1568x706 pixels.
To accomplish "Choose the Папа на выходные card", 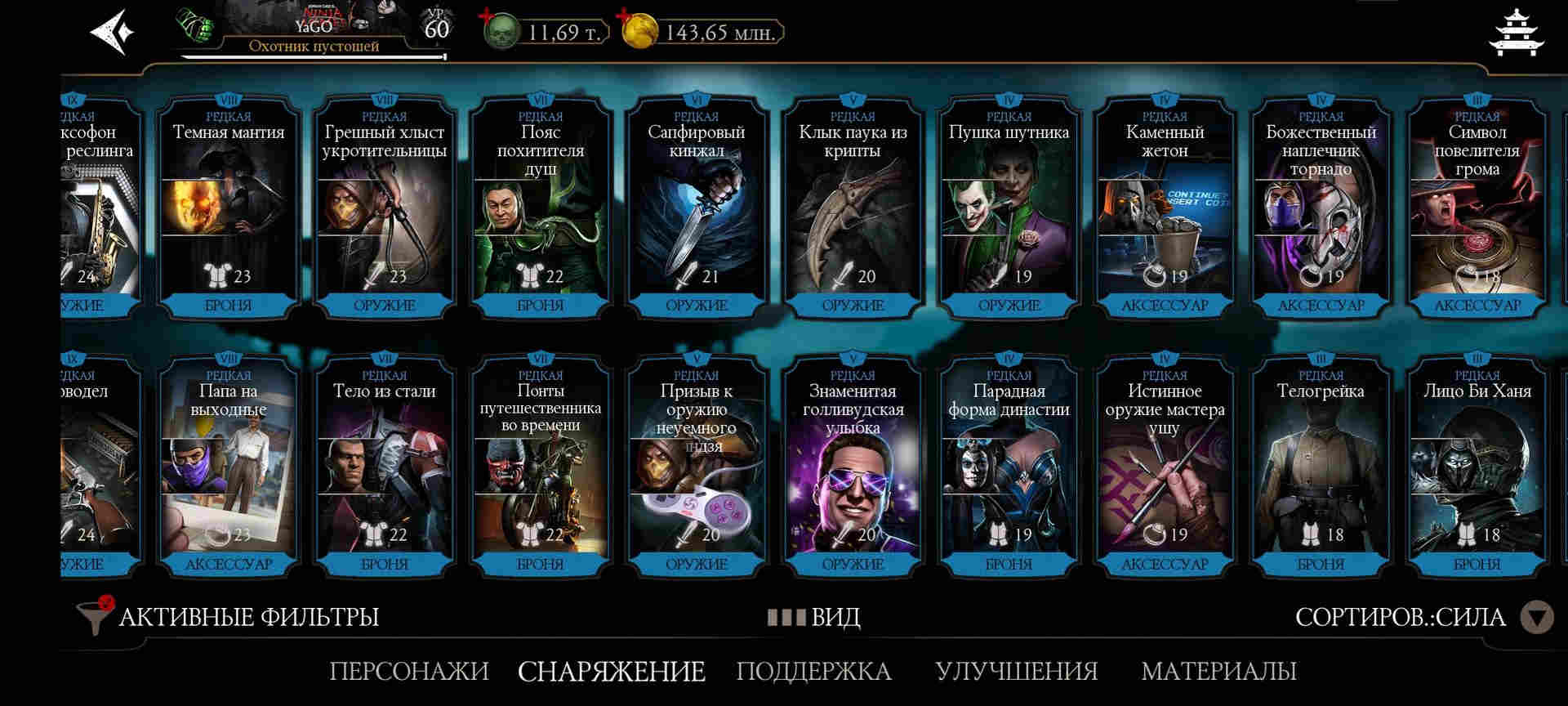I will tap(229, 467).
